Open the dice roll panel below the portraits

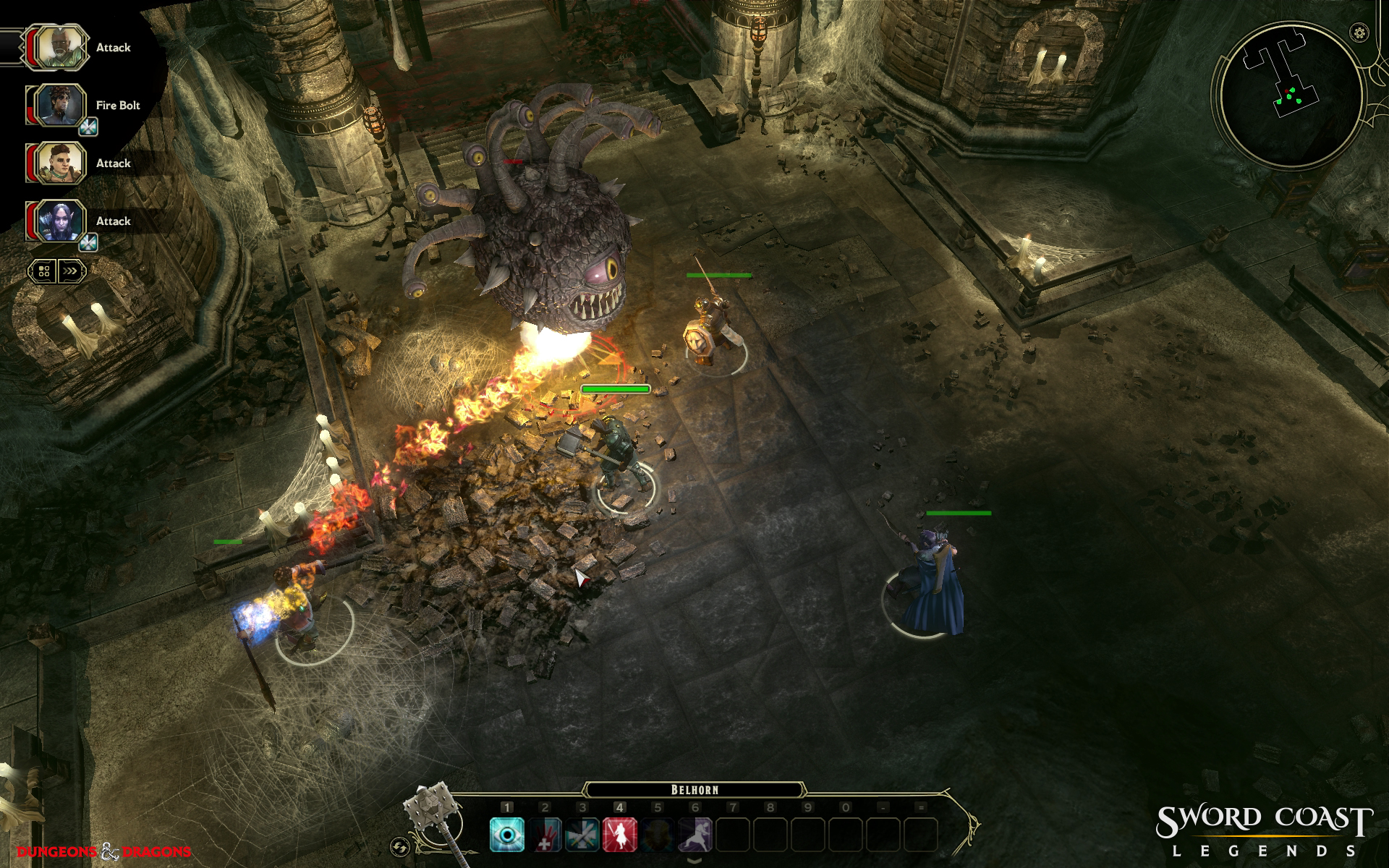point(43,271)
